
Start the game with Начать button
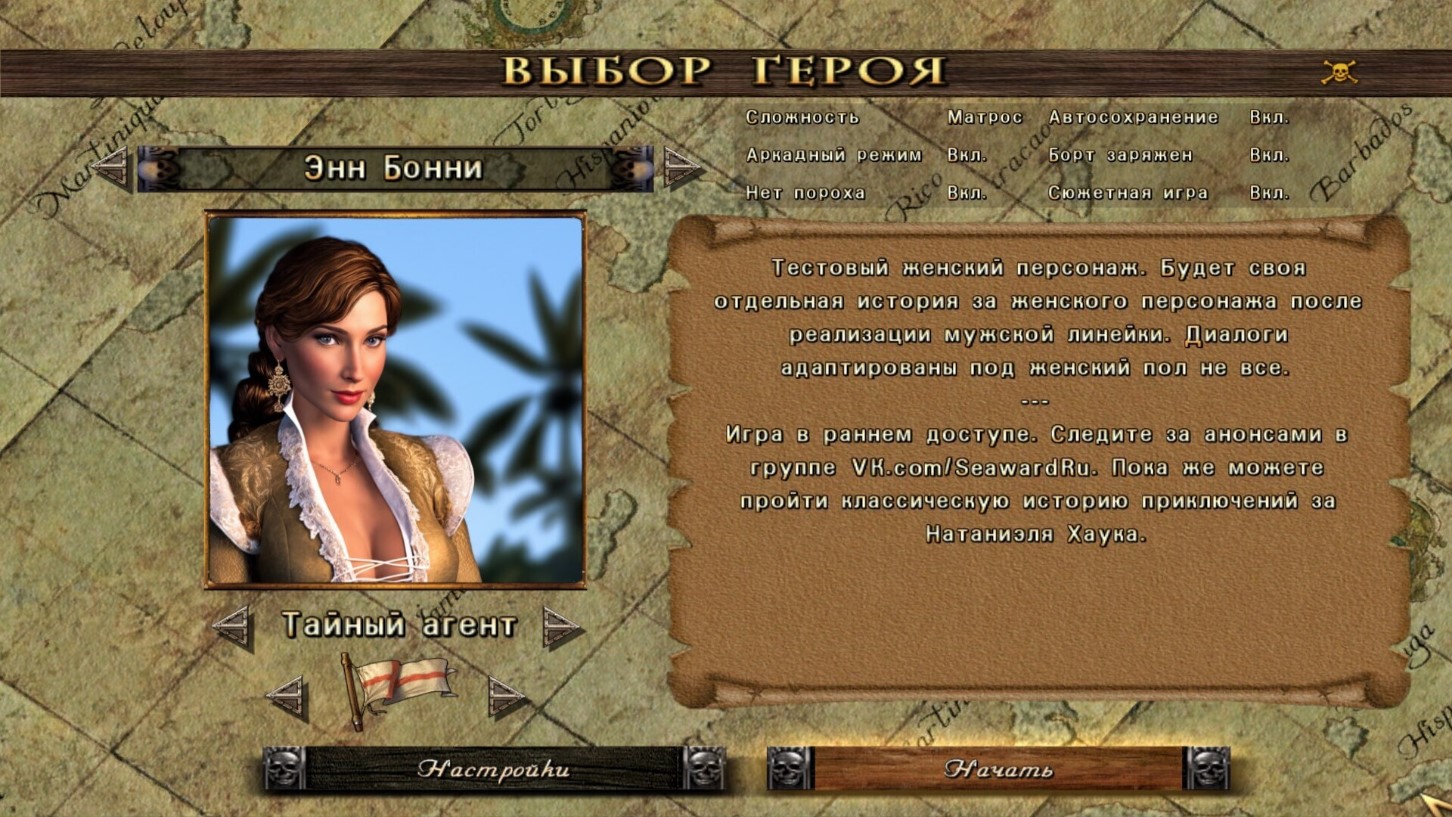click(998, 769)
